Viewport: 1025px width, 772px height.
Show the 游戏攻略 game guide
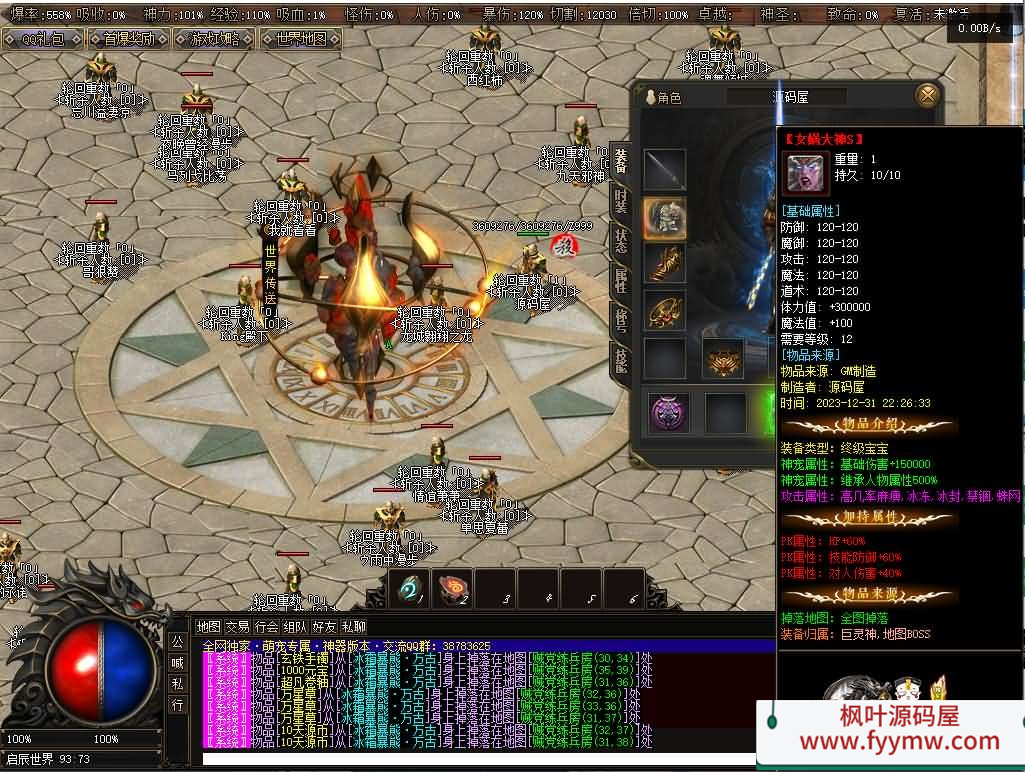[x=214, y=39]
